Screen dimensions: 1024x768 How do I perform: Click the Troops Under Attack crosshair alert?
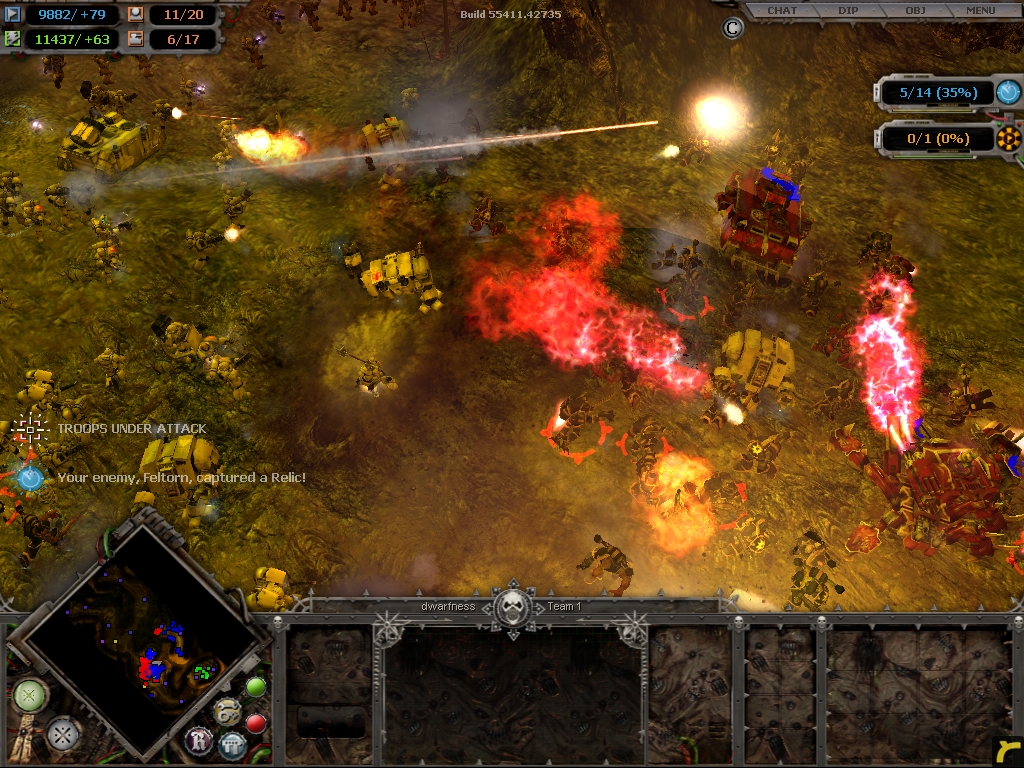click(31, 428)
